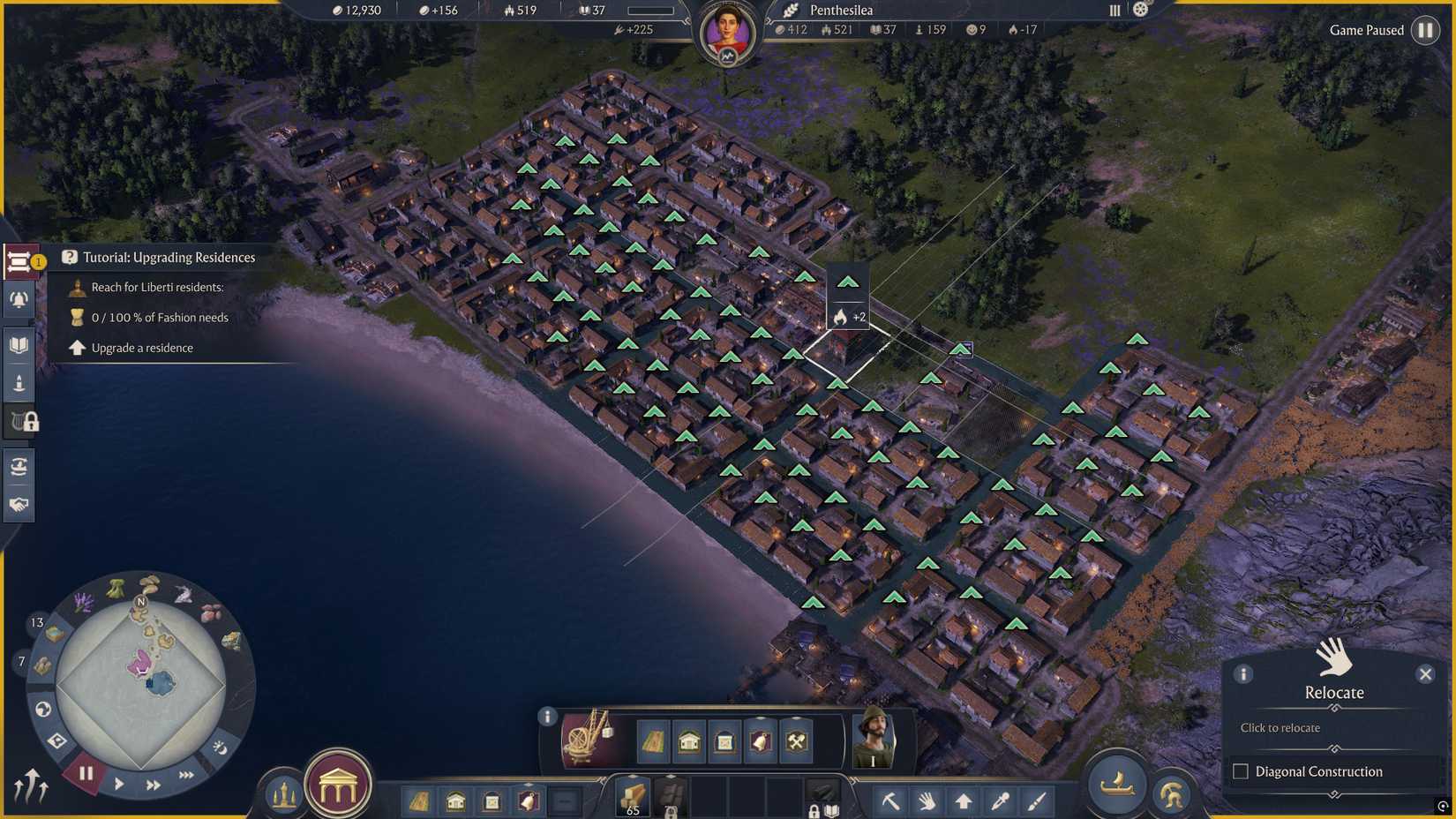This screenshot has width=1456, height=819.
Task: Select the pipette copy tool
Action: 1000,801
